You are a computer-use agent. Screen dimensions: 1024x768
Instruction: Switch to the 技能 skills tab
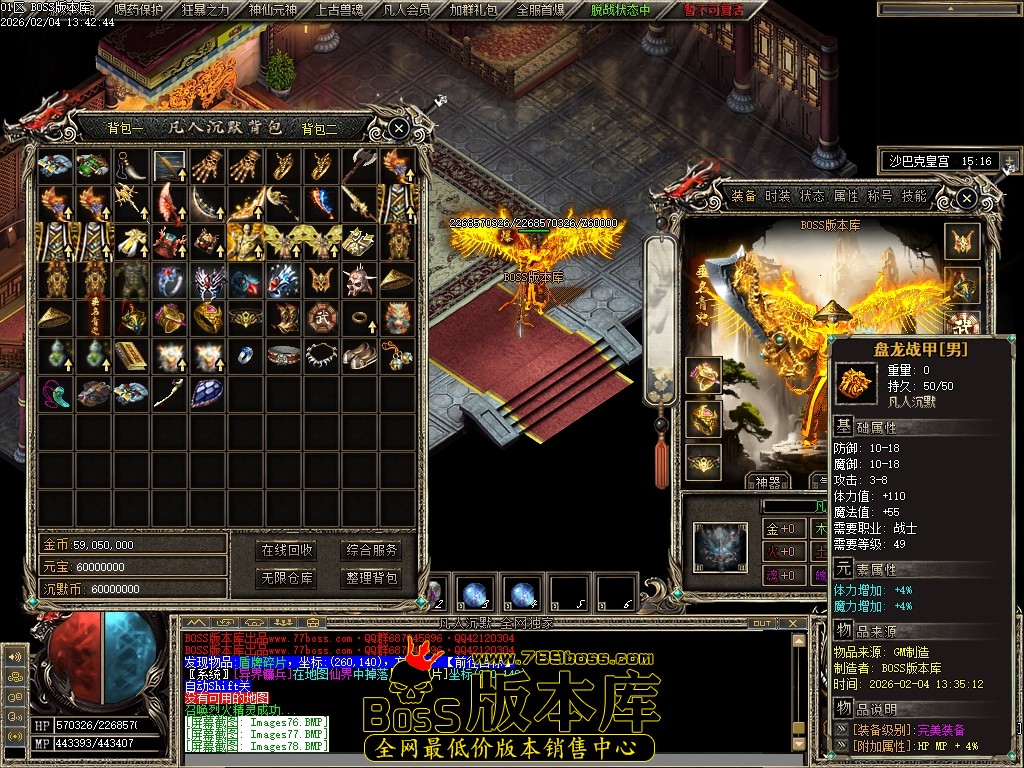(x=914, y=196)
